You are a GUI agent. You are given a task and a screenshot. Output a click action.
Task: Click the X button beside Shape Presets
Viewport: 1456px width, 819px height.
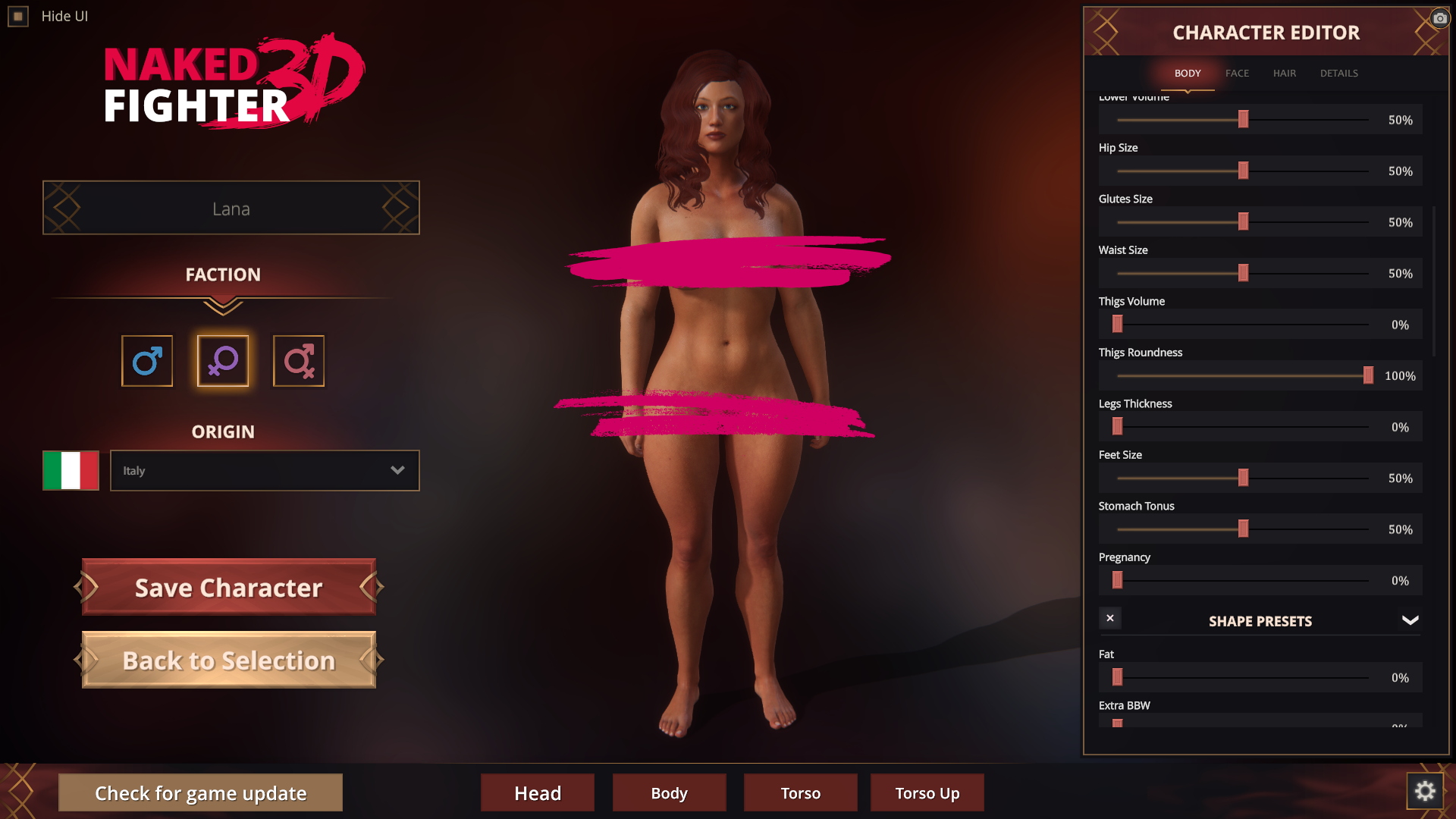point(1110,618)
